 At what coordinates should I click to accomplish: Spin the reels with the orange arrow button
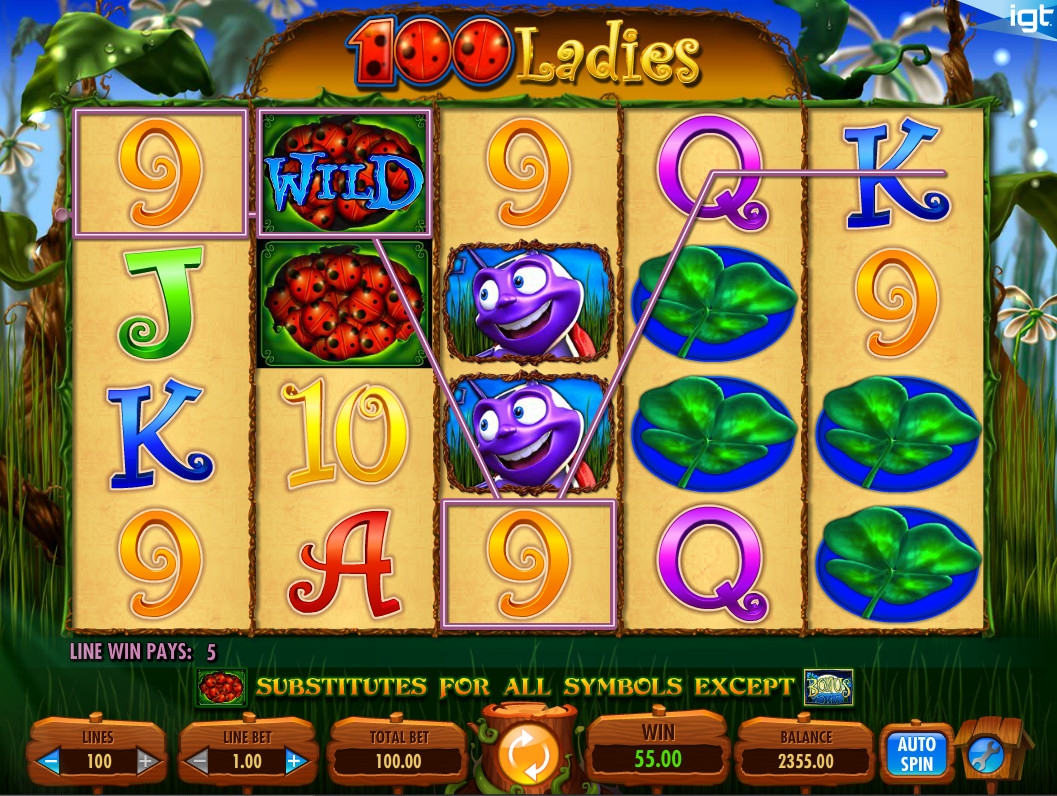tap(525, 756)
